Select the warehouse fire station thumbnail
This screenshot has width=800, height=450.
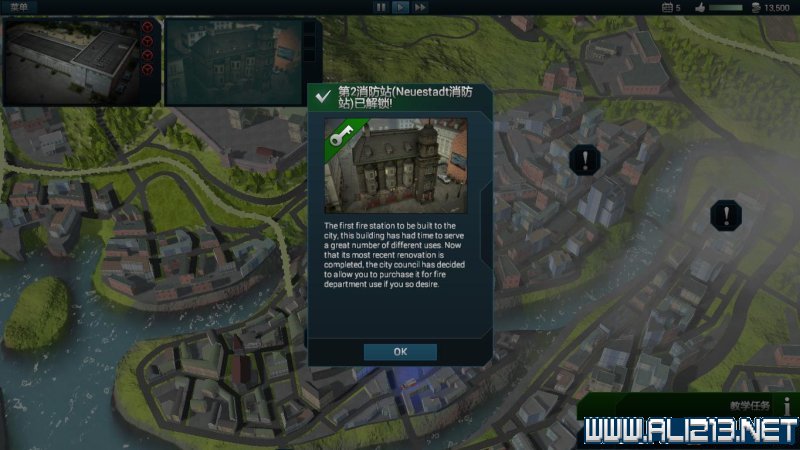(x=70, y=60)
